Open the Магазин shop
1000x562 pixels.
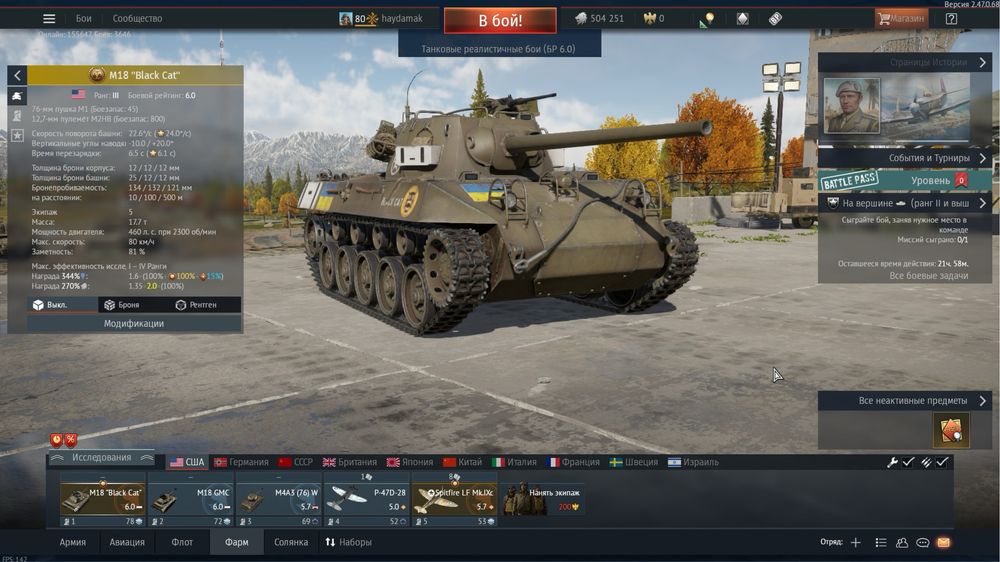pyautogui.click(x=901, y=18)
